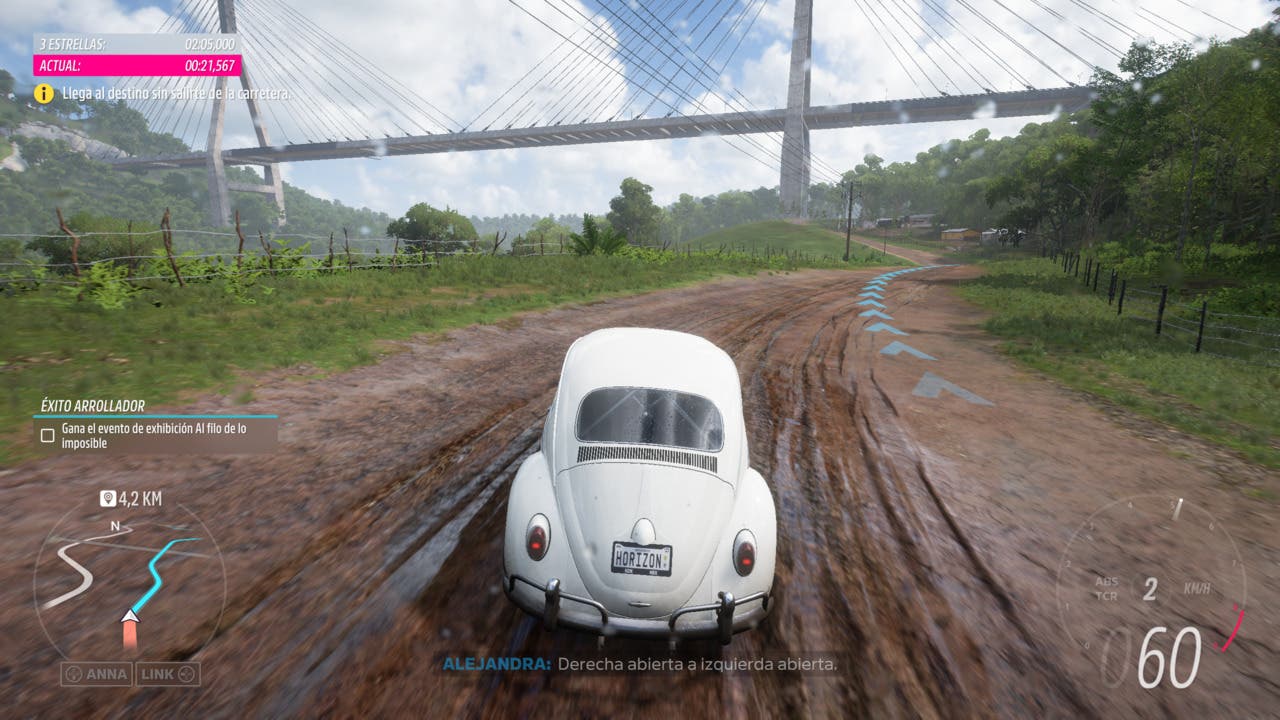Screen dimensions: 1280x720
Task: Tick the 'Gana el evento de exhibición' objective checkbox
Action: (x=47, y=435)
